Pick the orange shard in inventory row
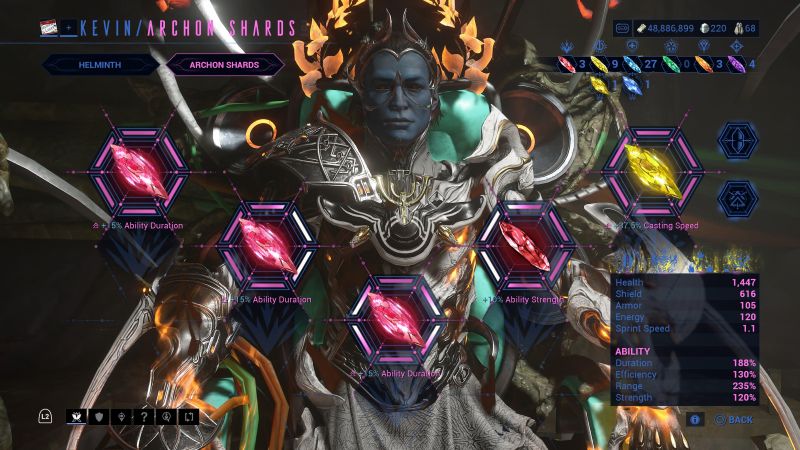Image resolution: width=800 pixels, height=450 pixels. coord(704,65)
